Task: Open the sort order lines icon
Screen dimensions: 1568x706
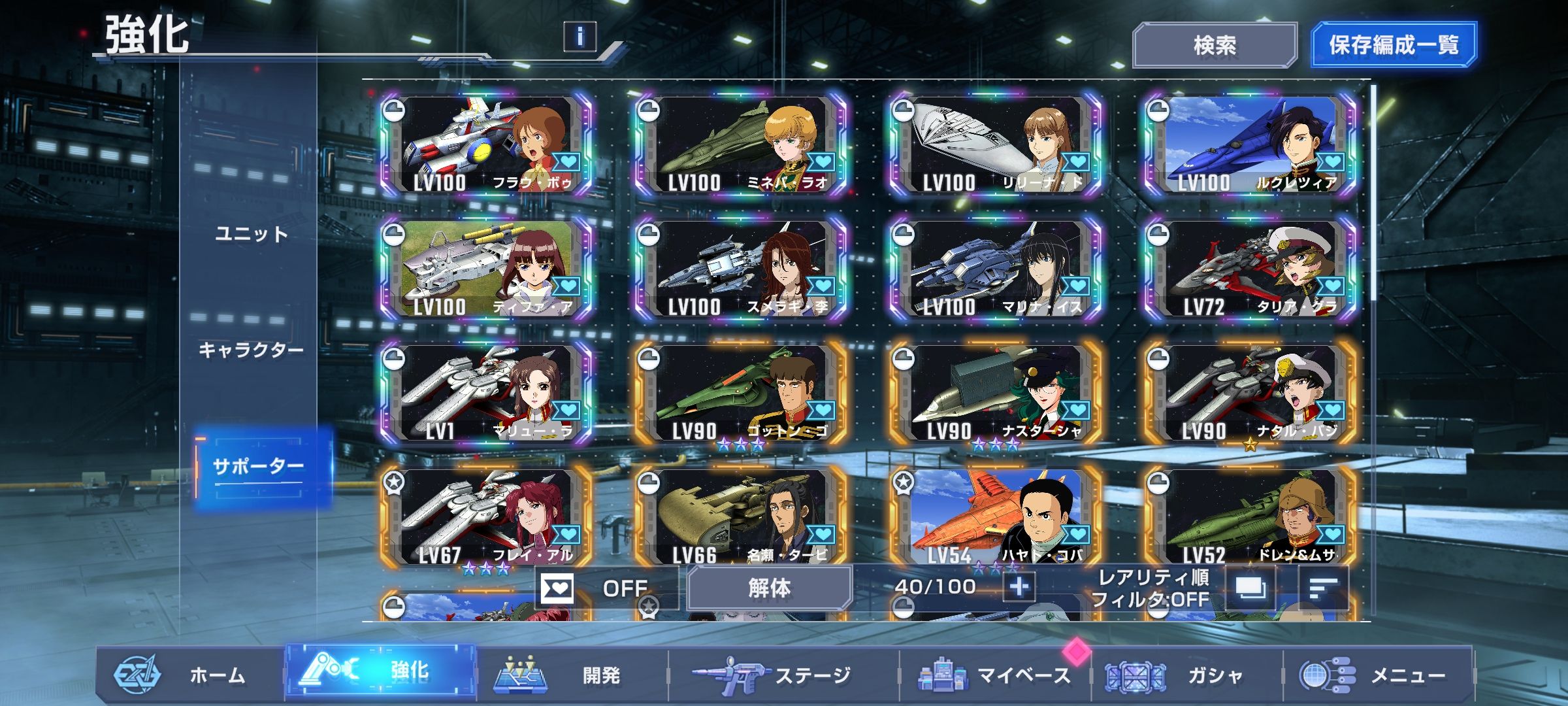Action: click(x=1324, y=588)
